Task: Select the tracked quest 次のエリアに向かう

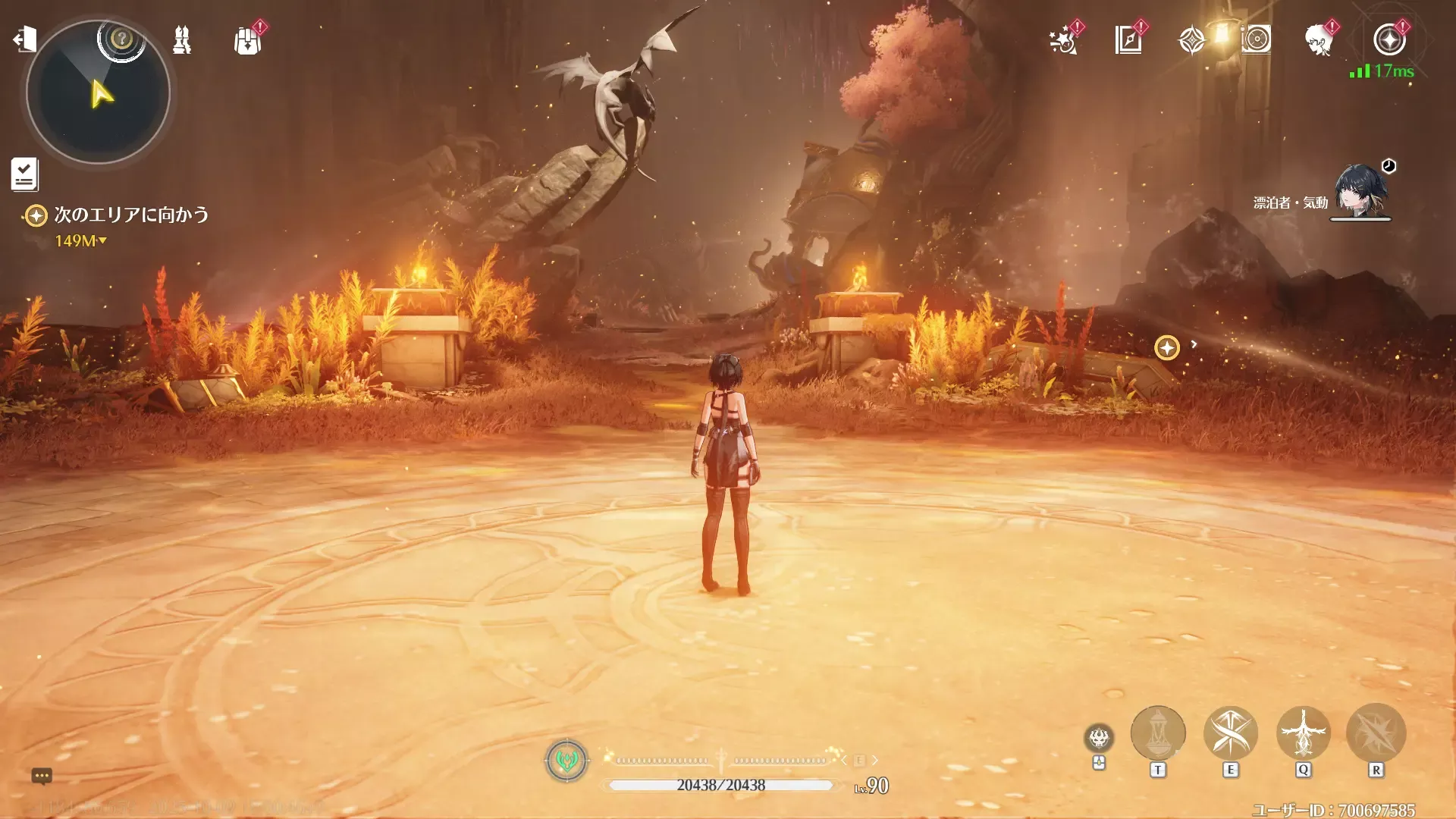Action: click(130, 215)
